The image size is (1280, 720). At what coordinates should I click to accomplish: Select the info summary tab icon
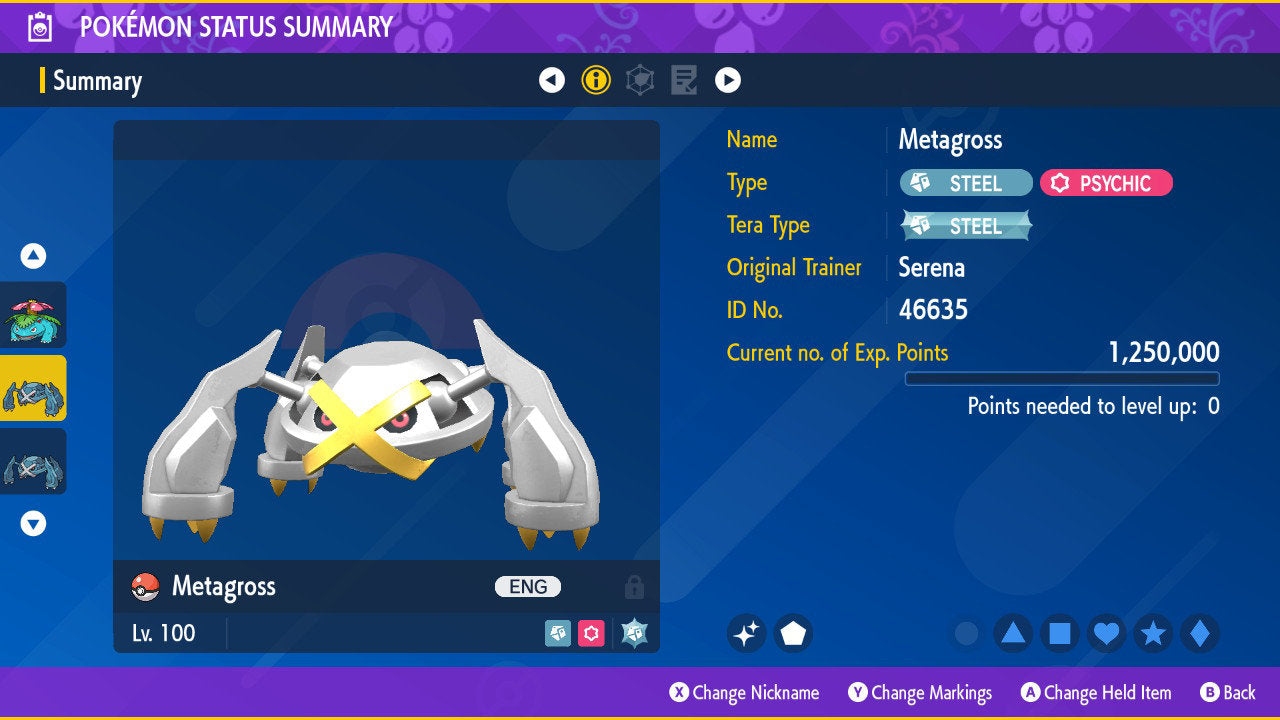coord(596,80)
